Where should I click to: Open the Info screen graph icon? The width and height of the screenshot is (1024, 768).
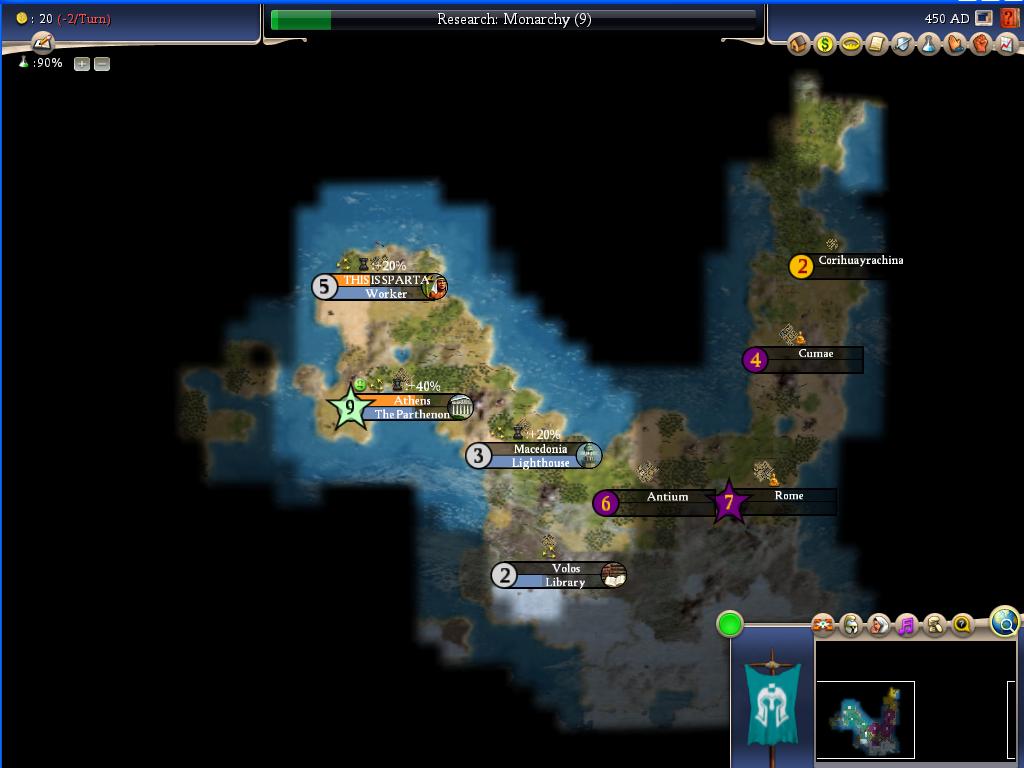(1005, 45)
